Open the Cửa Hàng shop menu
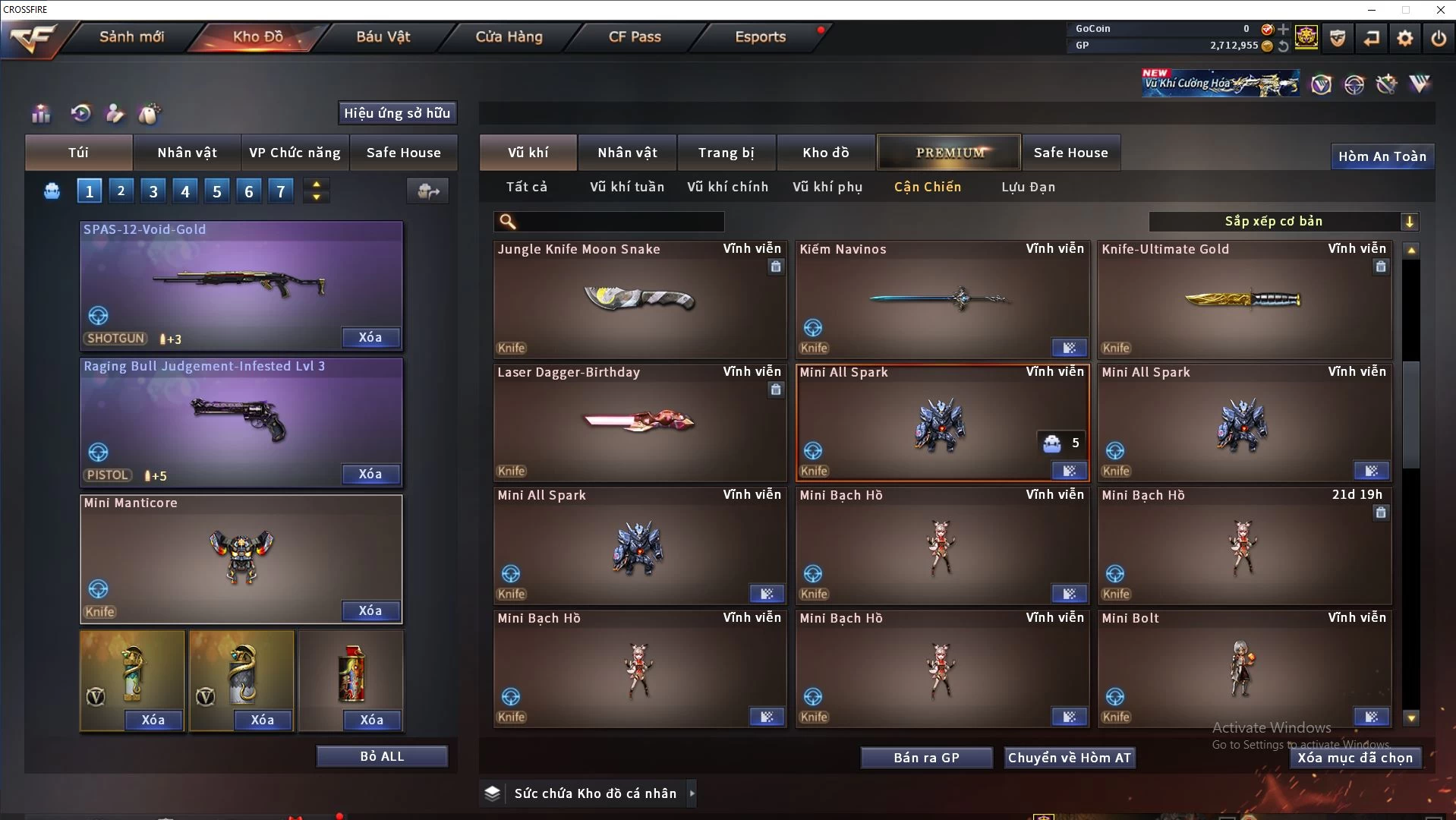This screenshot has height=820, width=1456. coord(509,36)
